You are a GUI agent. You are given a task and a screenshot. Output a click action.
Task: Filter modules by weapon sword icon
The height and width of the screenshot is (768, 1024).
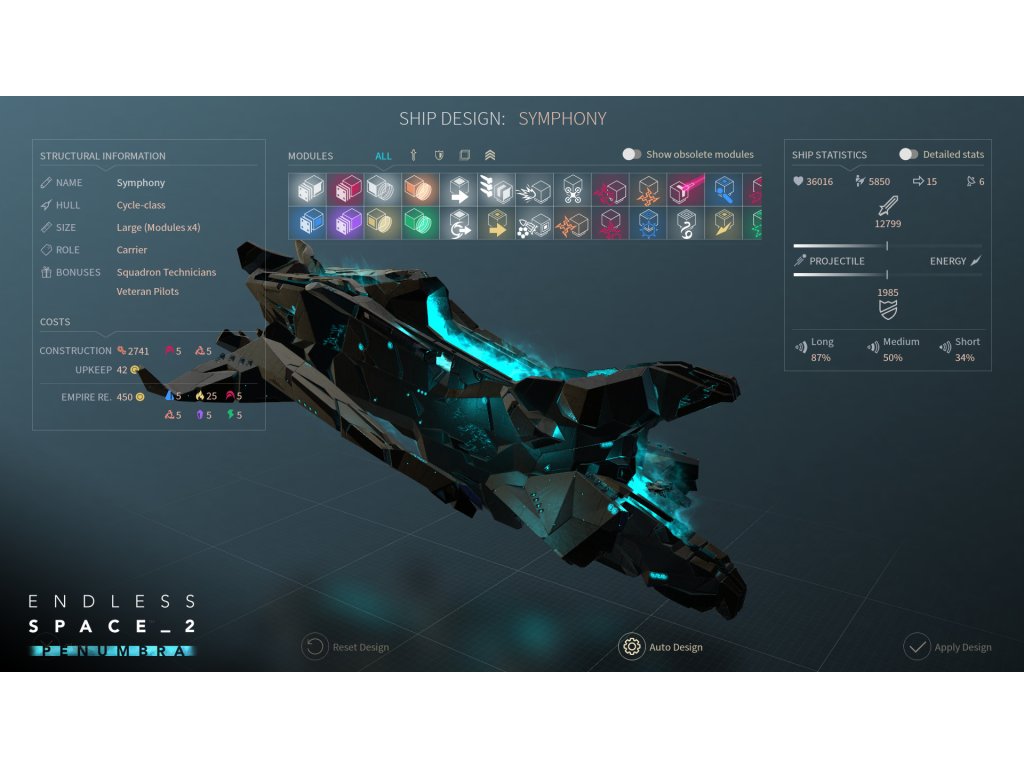coord(413,155)
